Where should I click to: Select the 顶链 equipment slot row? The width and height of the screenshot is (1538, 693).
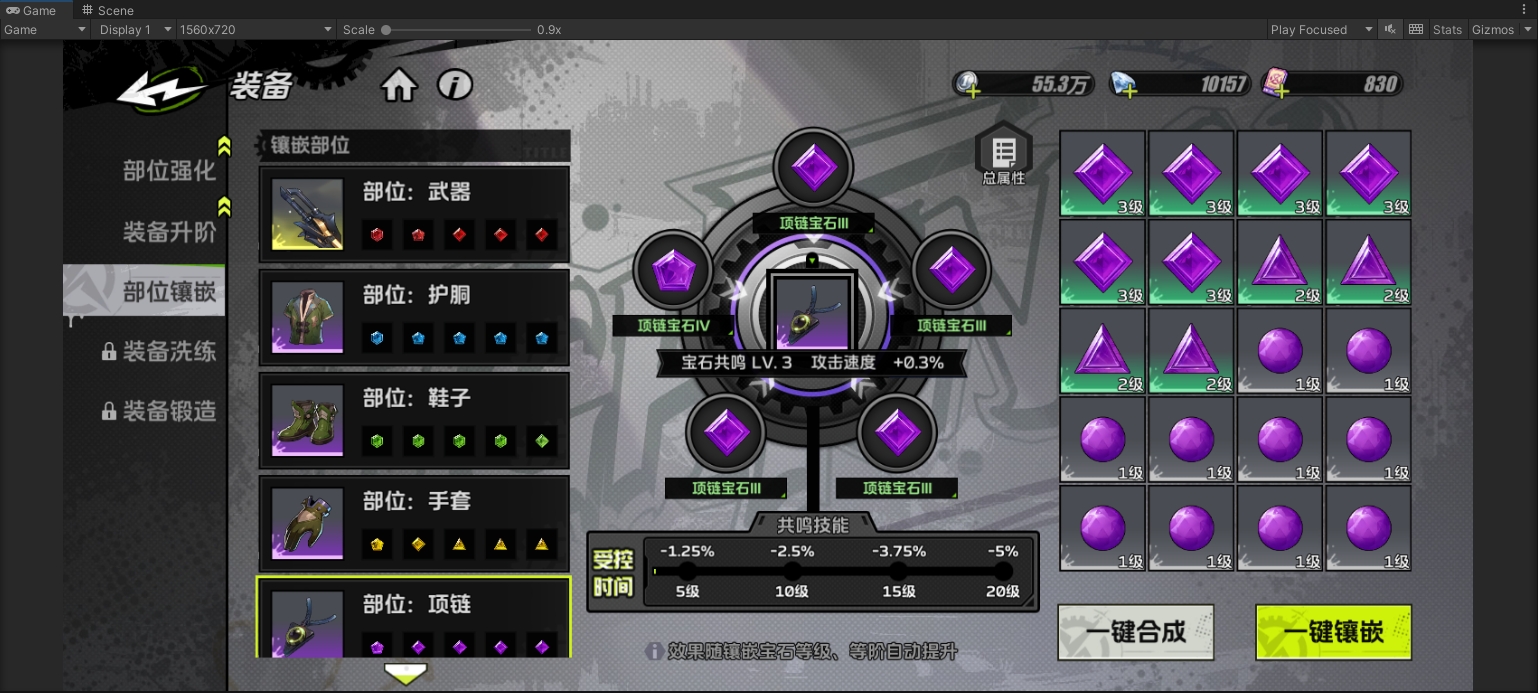(414, 617)
